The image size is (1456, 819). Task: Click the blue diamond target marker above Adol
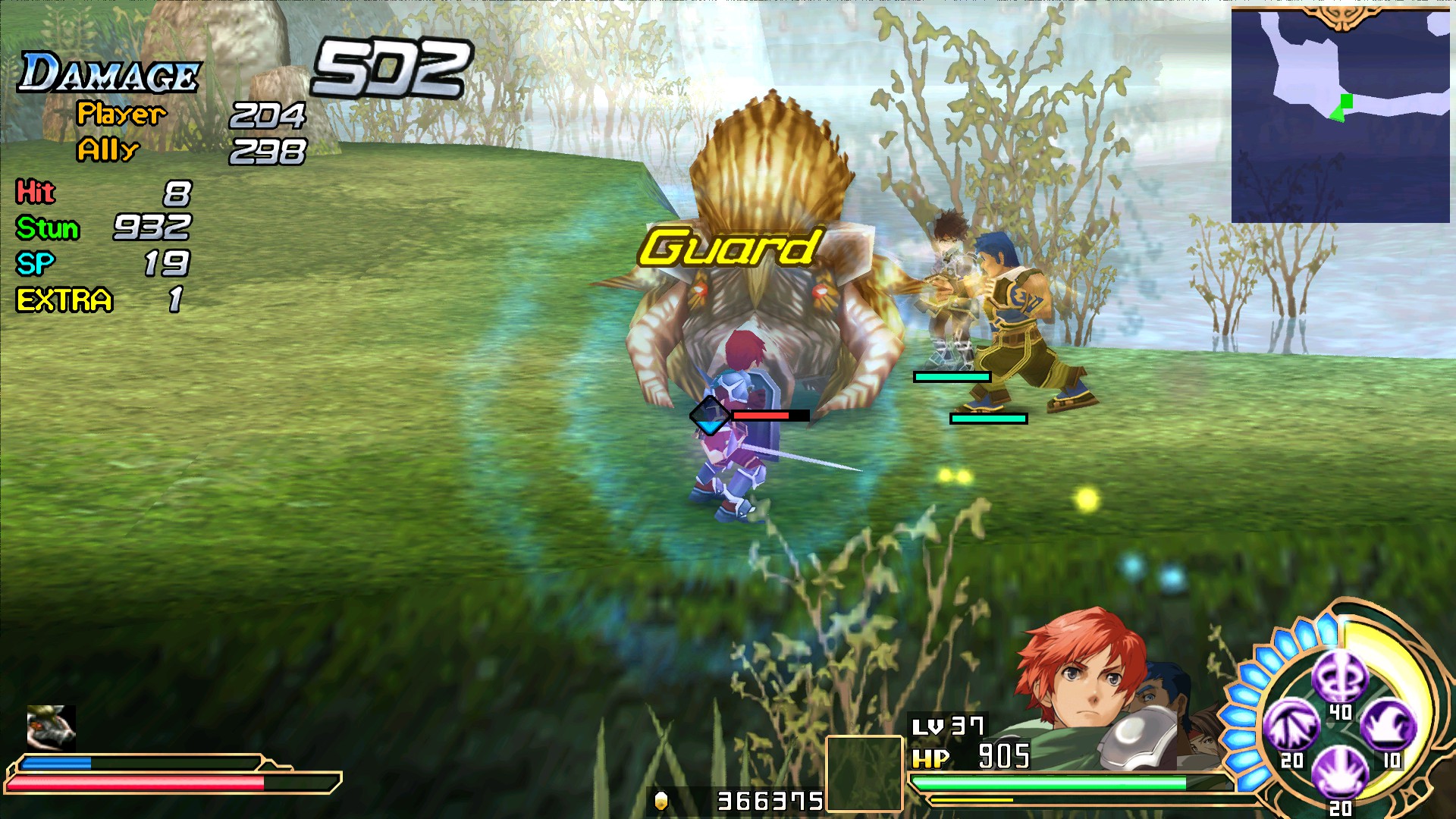click(x=710, y=415)
